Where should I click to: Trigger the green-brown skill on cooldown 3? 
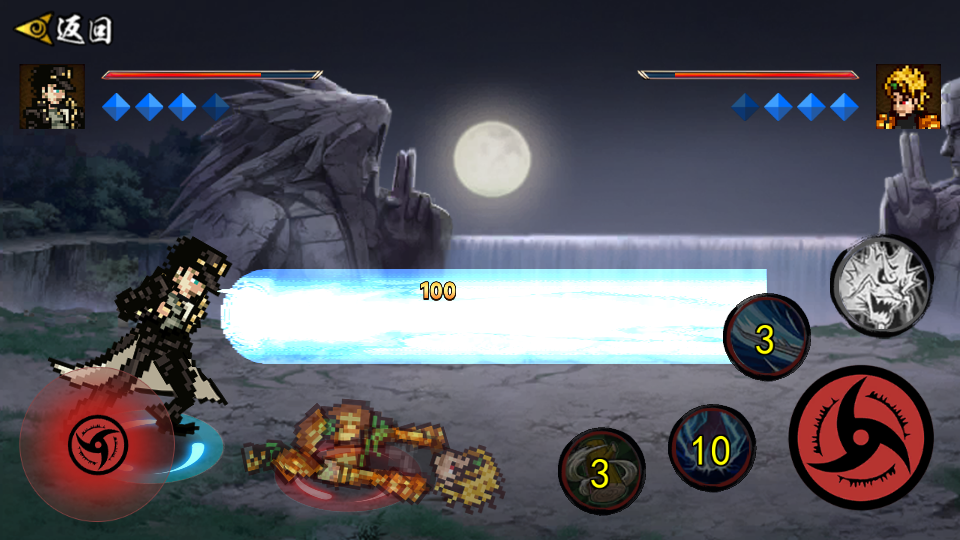point(601,471)
